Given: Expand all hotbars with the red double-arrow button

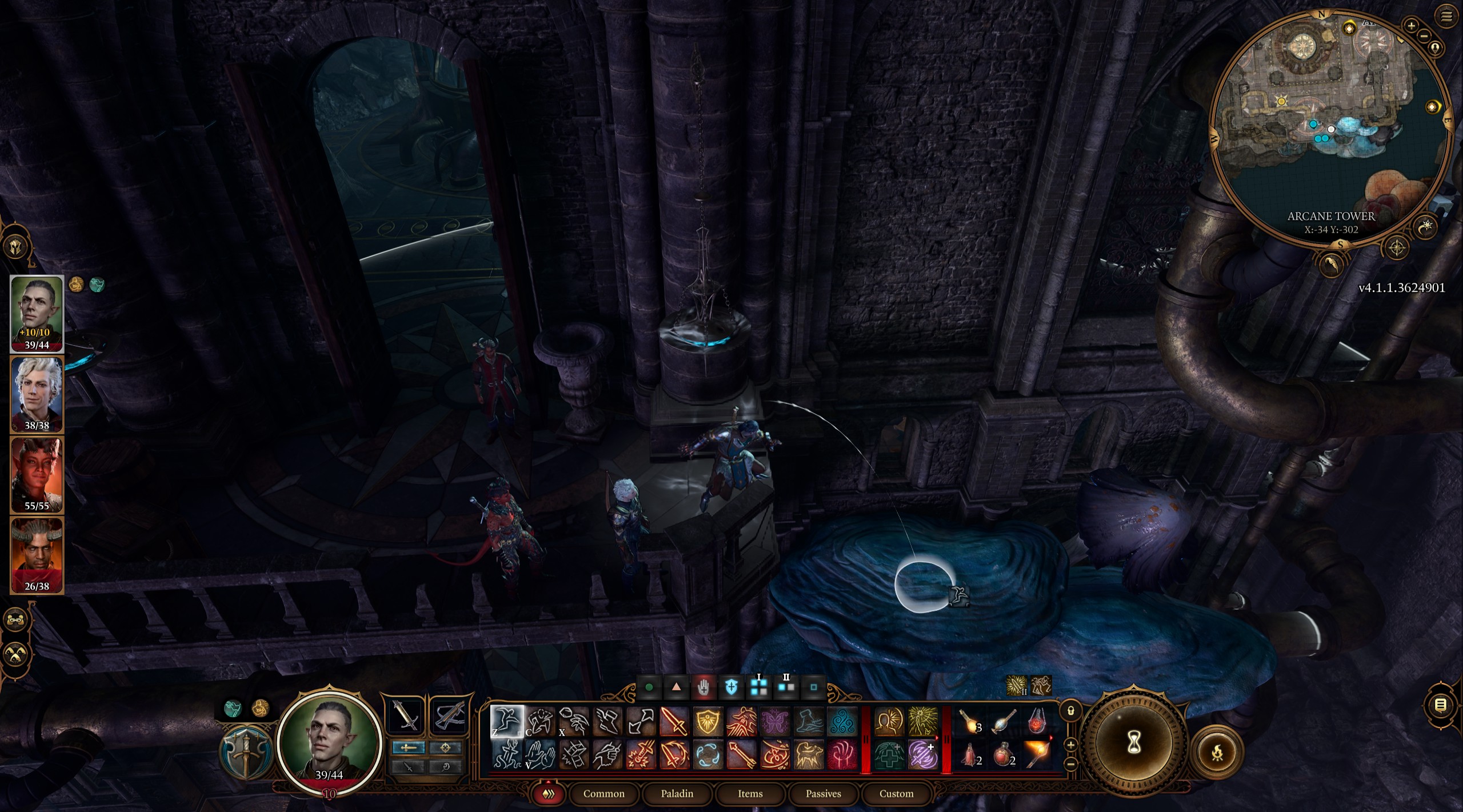Looking at the screenshot, I should coord(550,794).
